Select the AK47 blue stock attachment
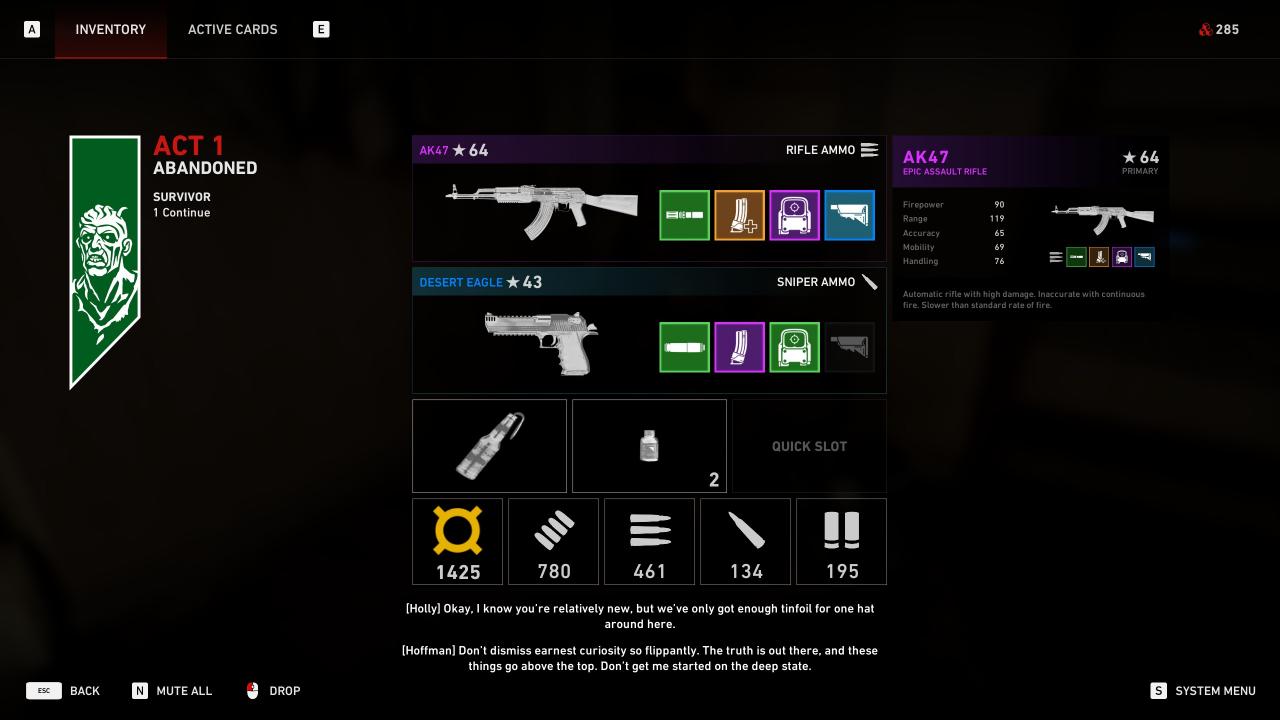 pyautogui.click(x=849, y=215)
